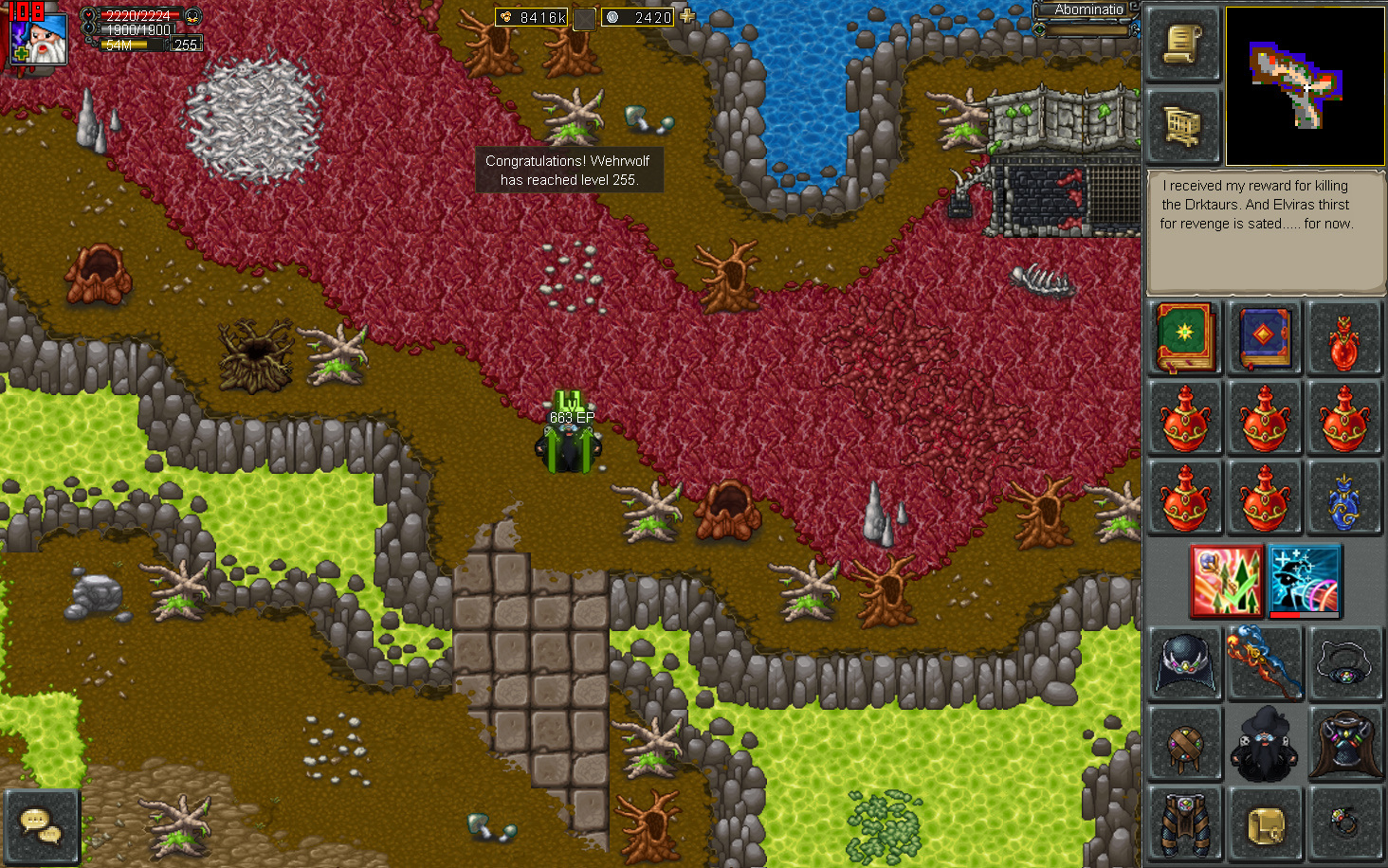Open the chat speech bubbles button

[41, 824]
